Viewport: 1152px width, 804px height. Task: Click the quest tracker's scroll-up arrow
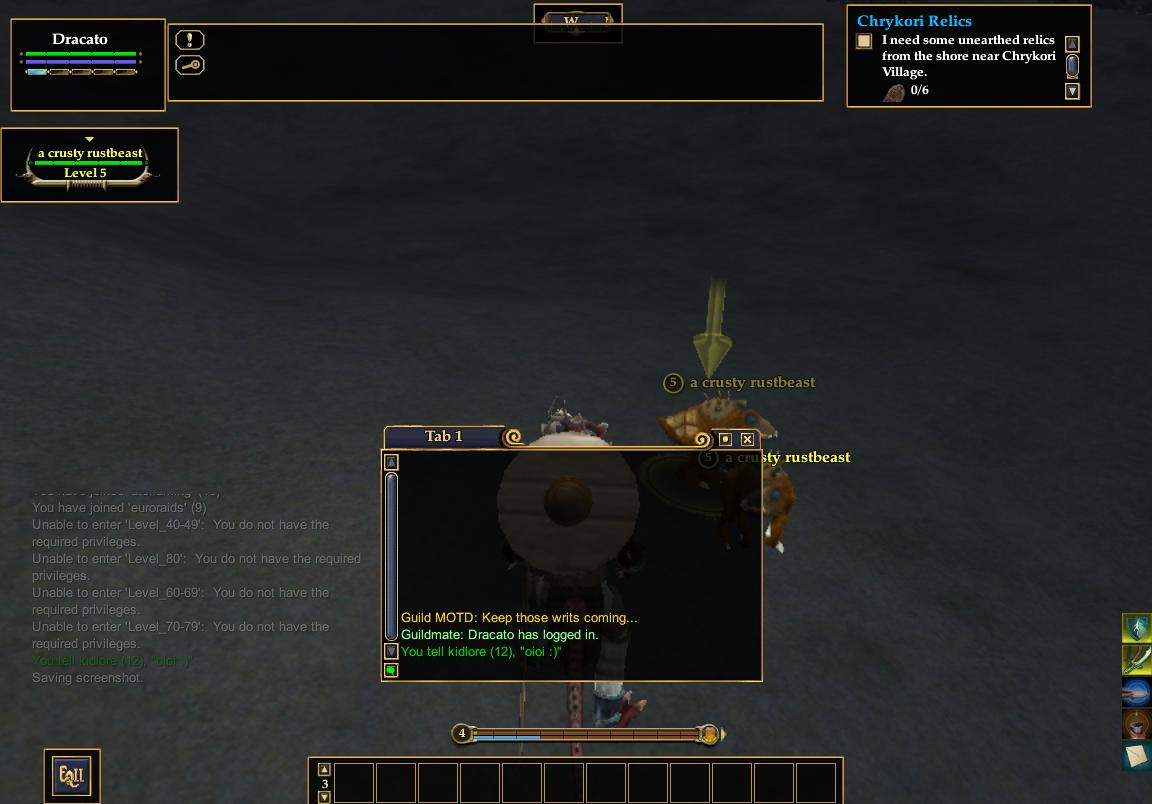(1072, 44)
